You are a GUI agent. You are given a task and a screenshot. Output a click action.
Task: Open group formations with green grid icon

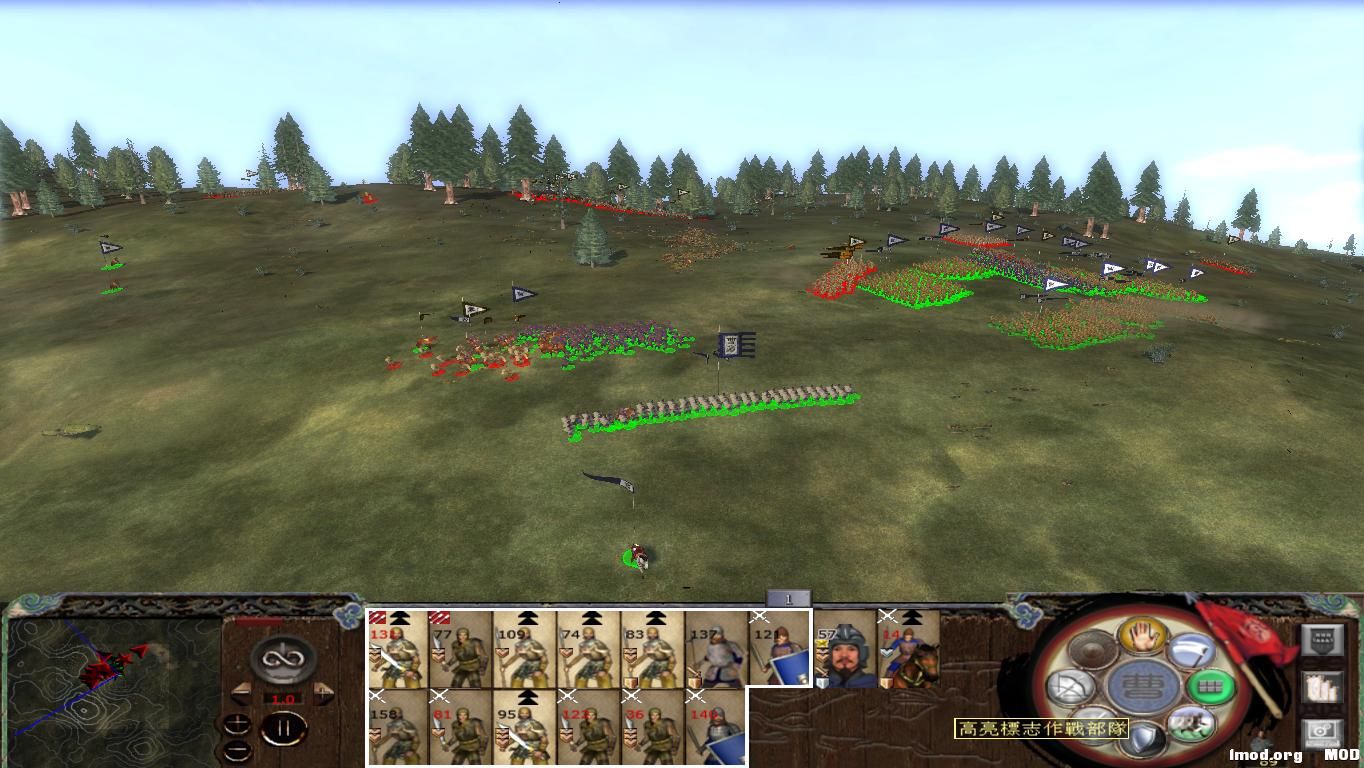1208,686
